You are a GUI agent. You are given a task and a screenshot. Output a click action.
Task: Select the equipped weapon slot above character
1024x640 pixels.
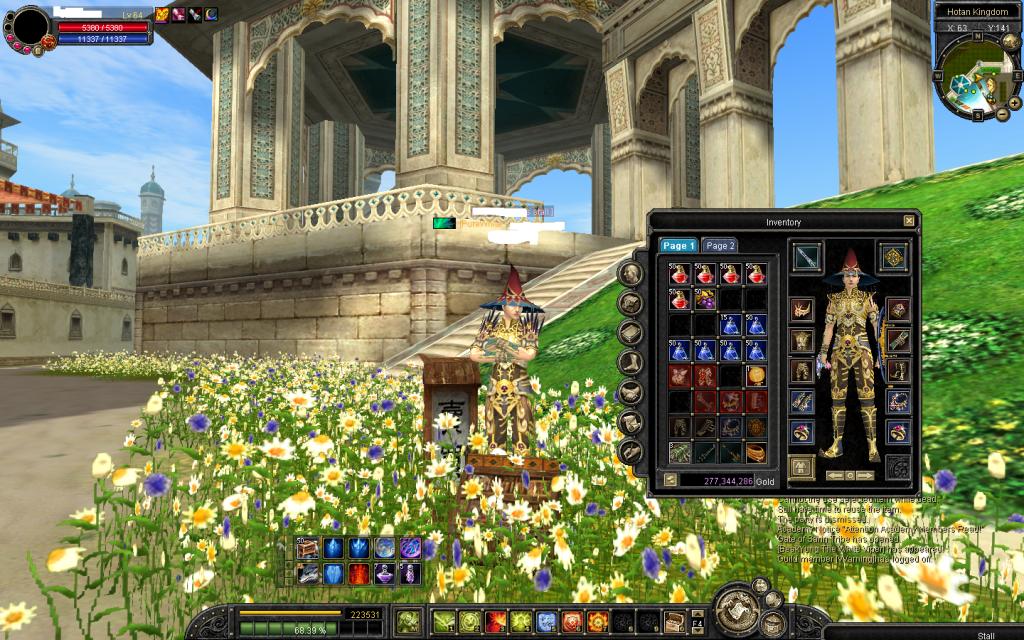click(x=807, y=256)
